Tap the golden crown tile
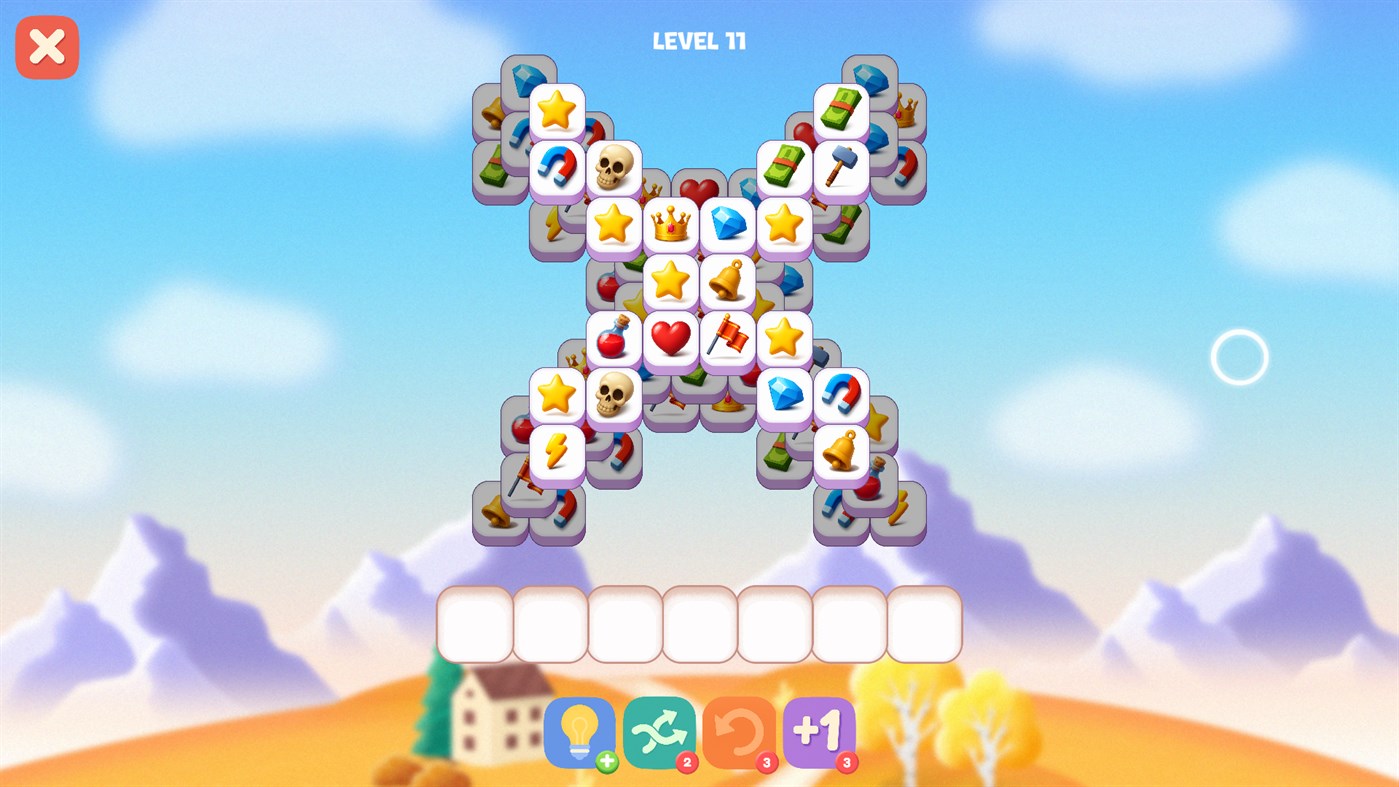 point(670,224)
